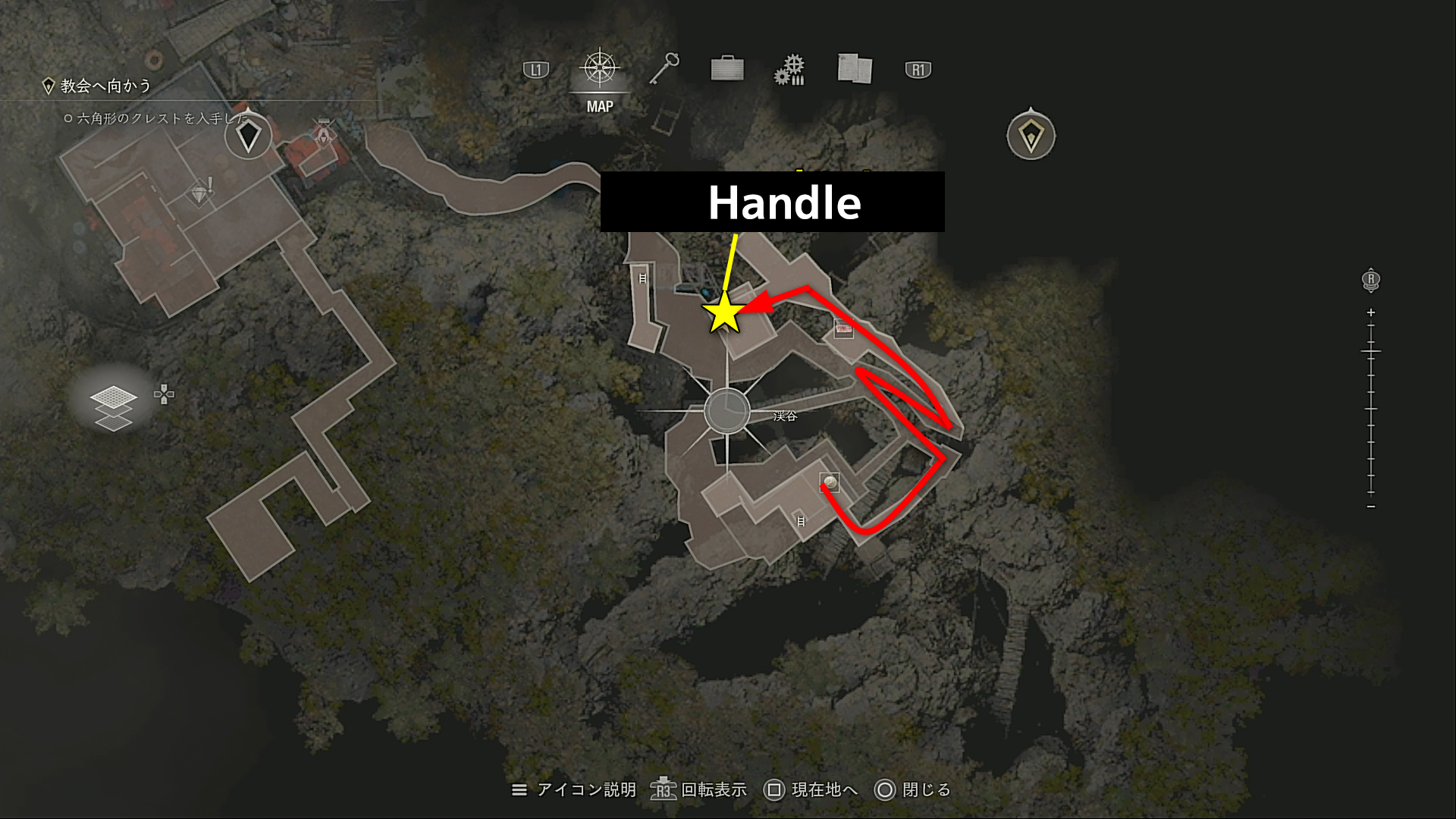Open the files documents tab

tap(855, 69)
